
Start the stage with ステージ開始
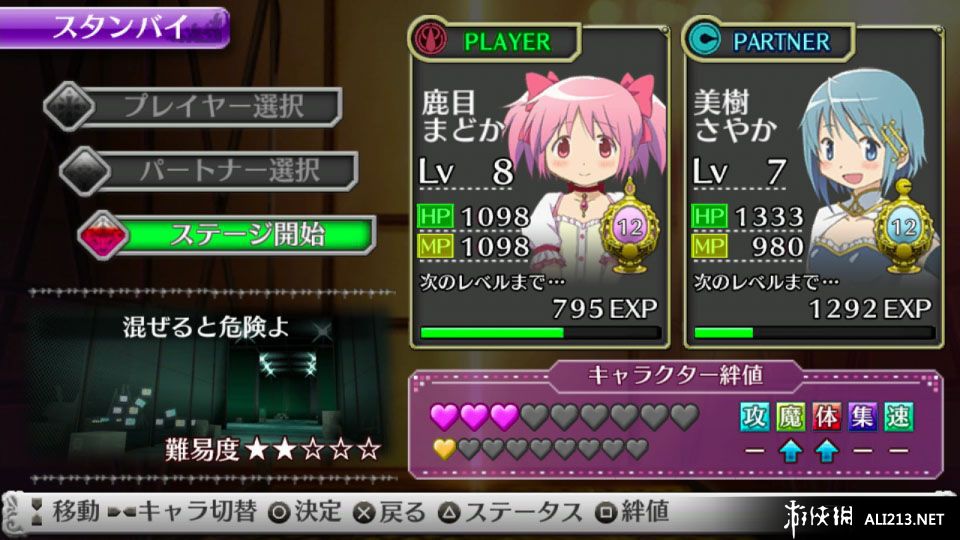[x=232, y=235]
